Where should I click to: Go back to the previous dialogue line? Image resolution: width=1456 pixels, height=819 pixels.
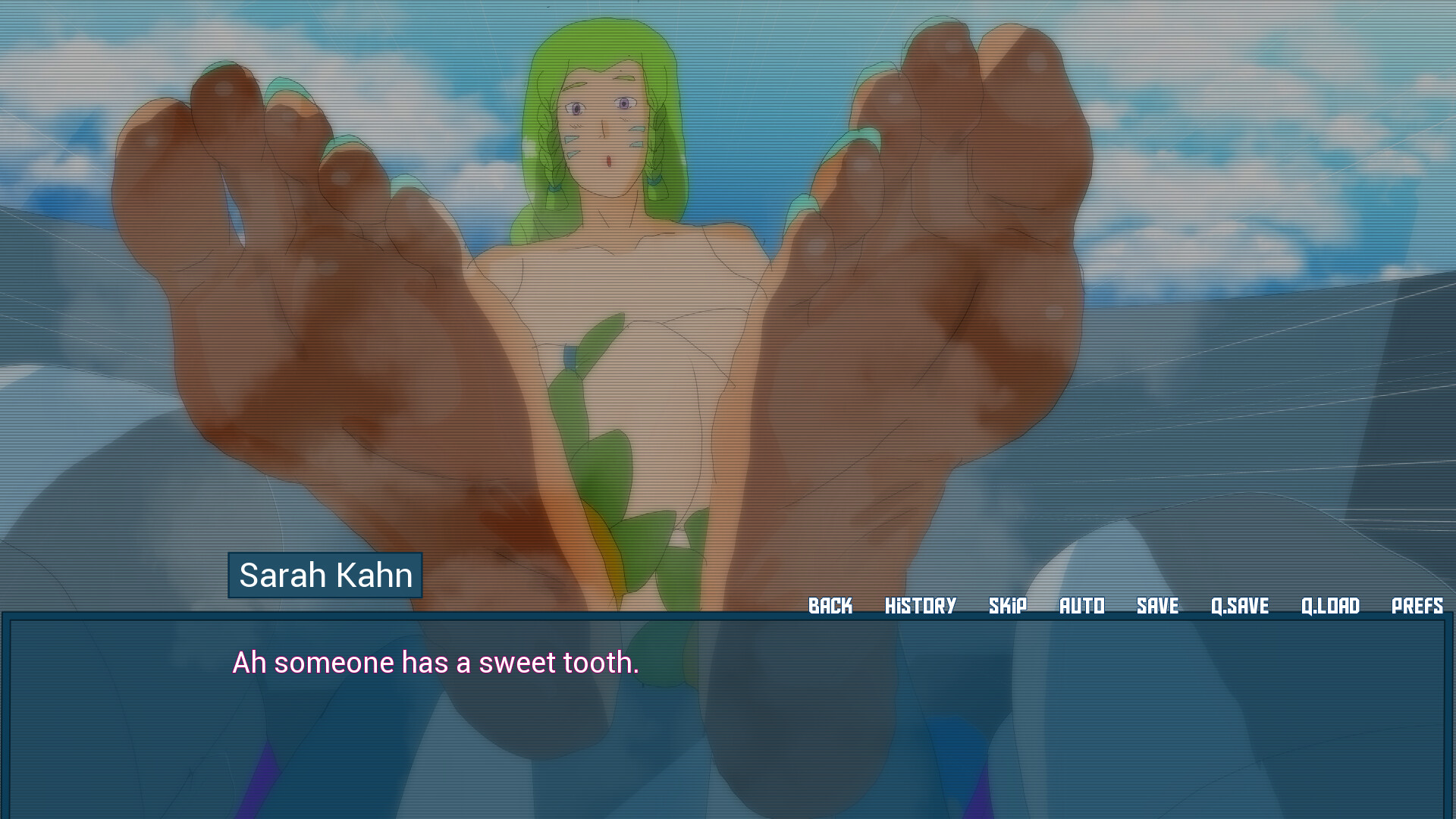830,606
